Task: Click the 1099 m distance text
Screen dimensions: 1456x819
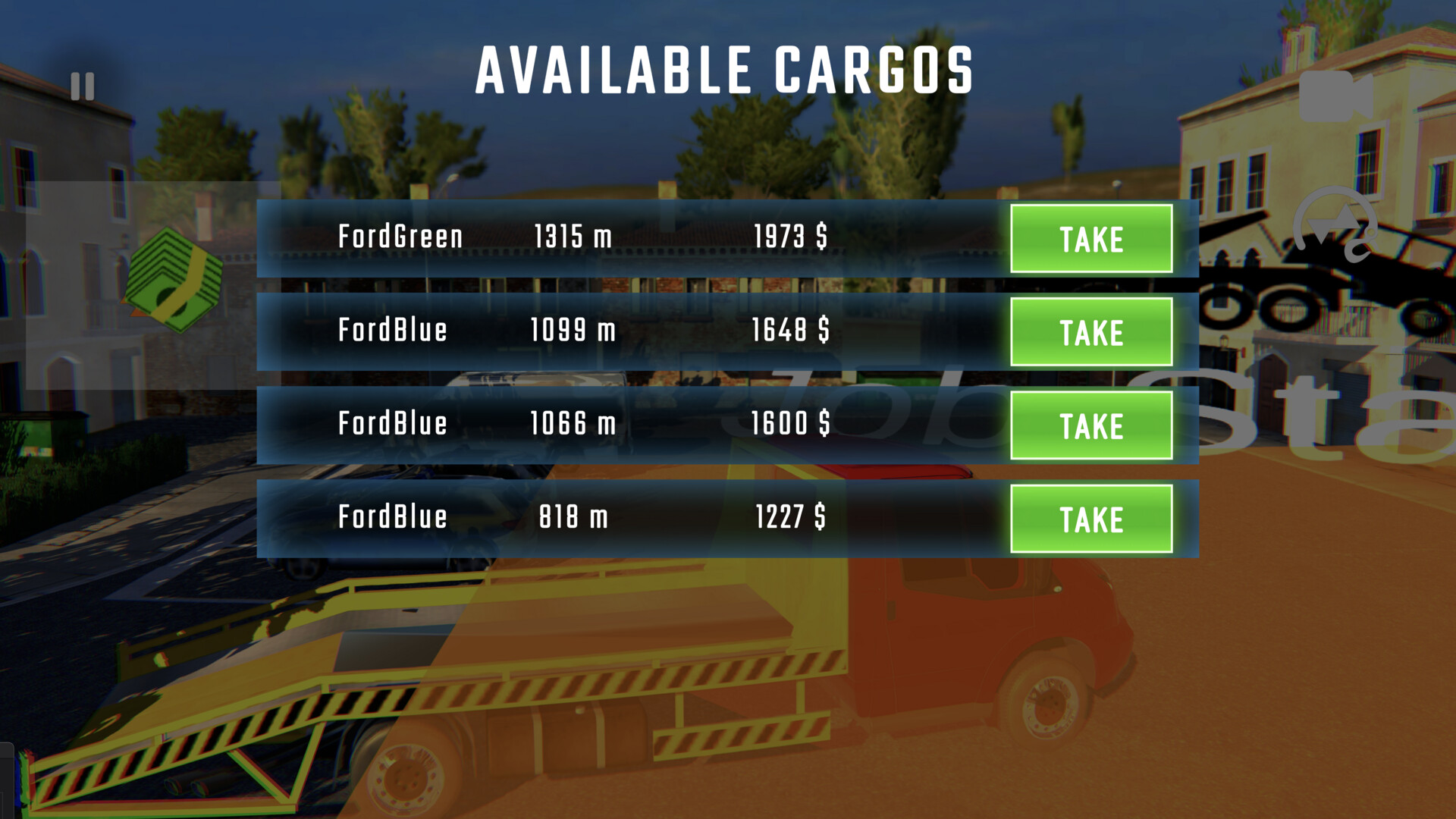Action: 573,331
